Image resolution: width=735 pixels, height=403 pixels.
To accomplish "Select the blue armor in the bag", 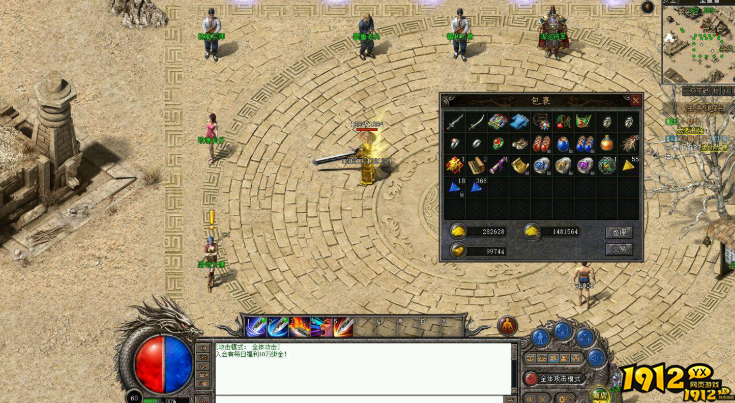I will (520, 122).
